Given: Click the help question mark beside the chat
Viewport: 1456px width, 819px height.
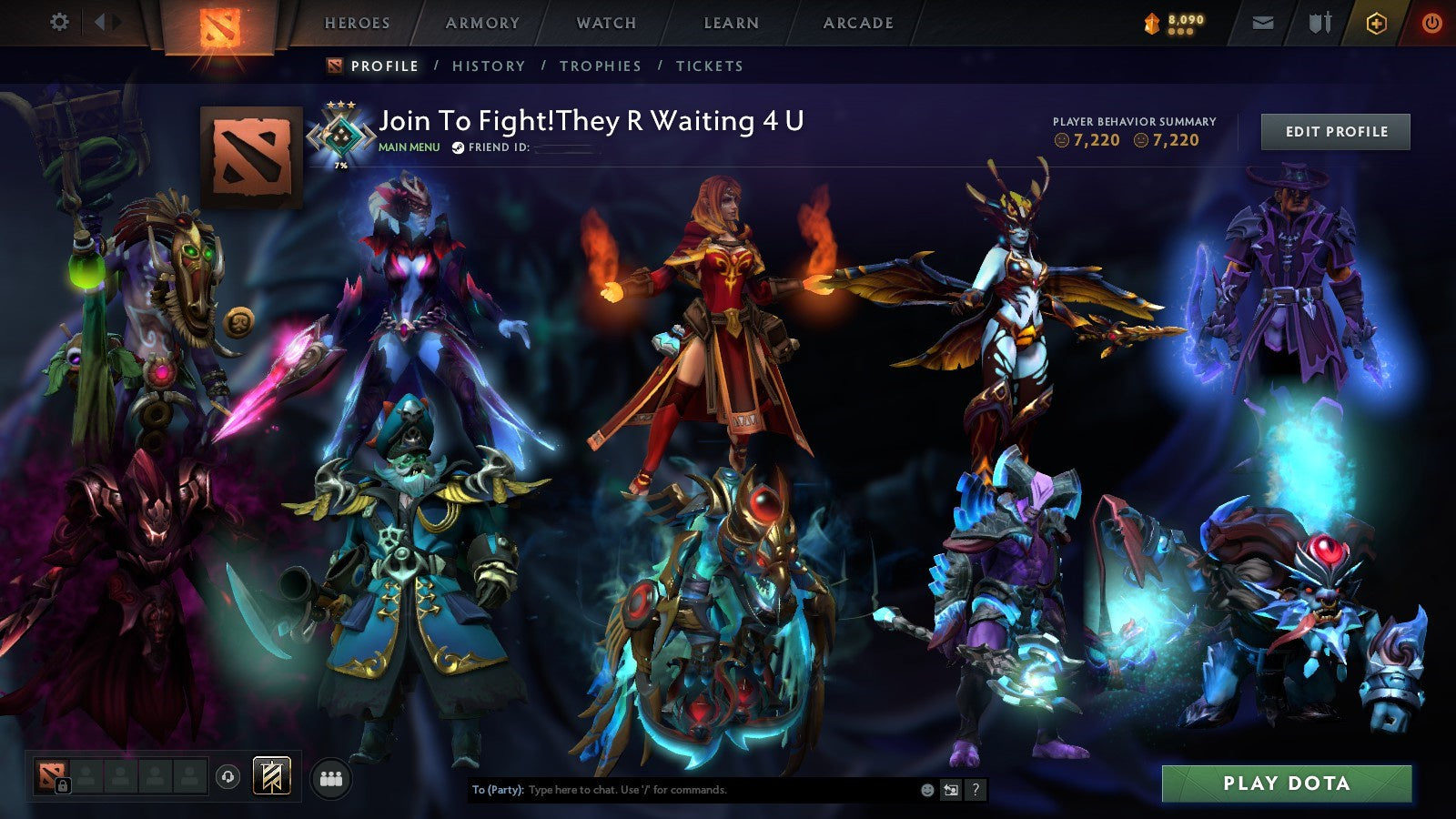Looking at the screenshot, I should [x=975, y=790].
